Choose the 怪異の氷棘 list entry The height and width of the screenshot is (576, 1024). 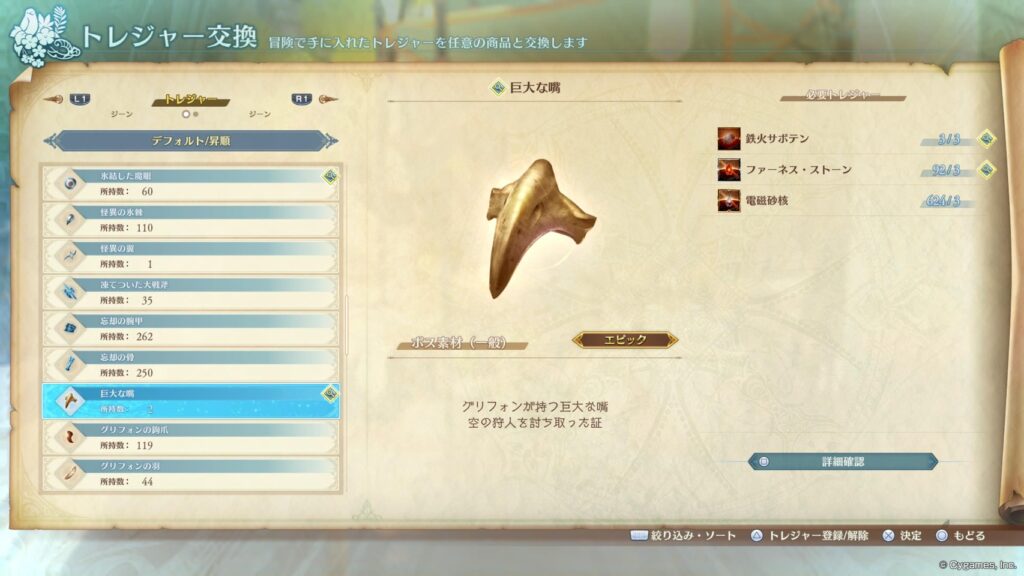[190, 220]
